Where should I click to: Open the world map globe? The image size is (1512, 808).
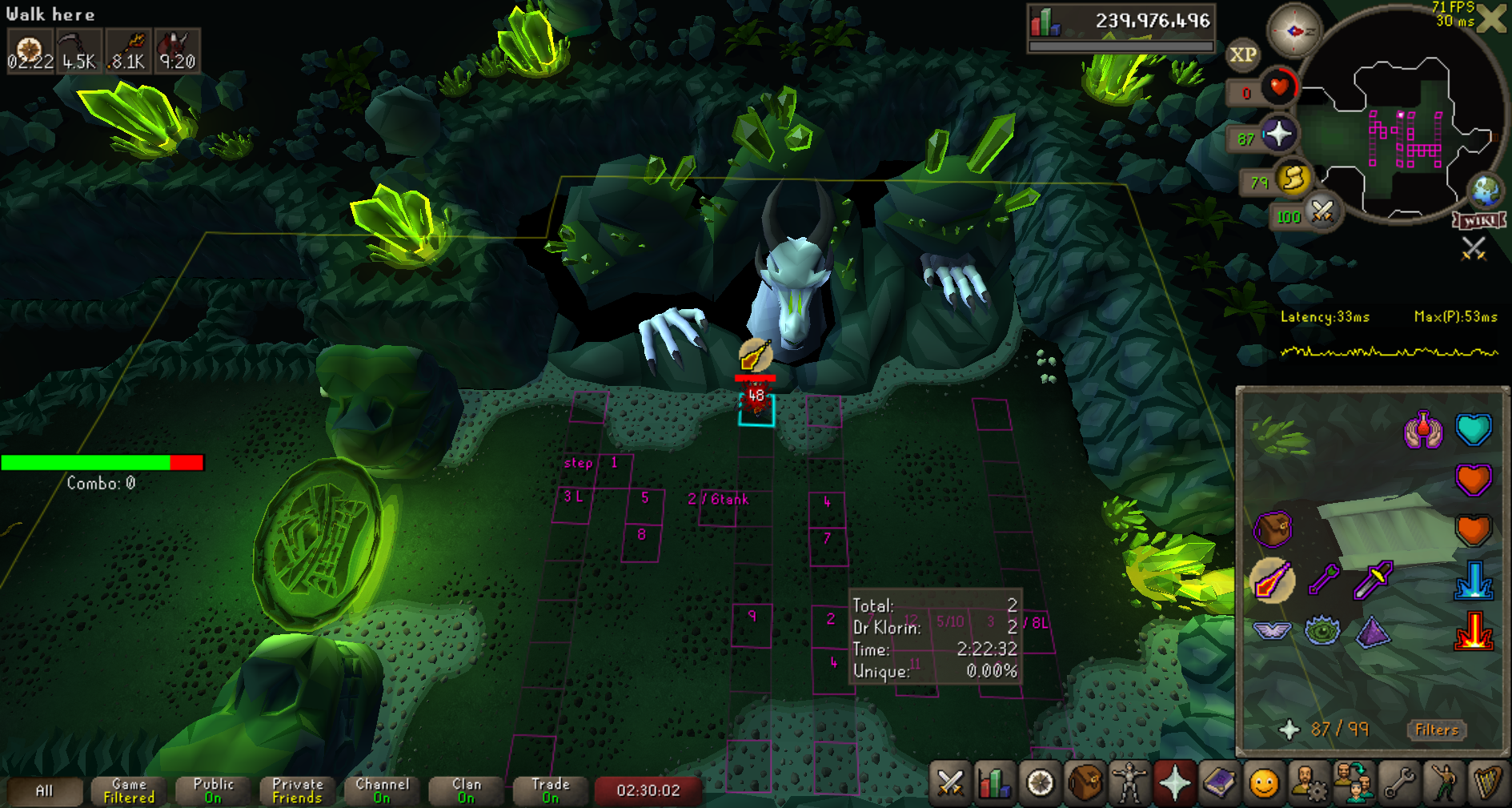1486,190
